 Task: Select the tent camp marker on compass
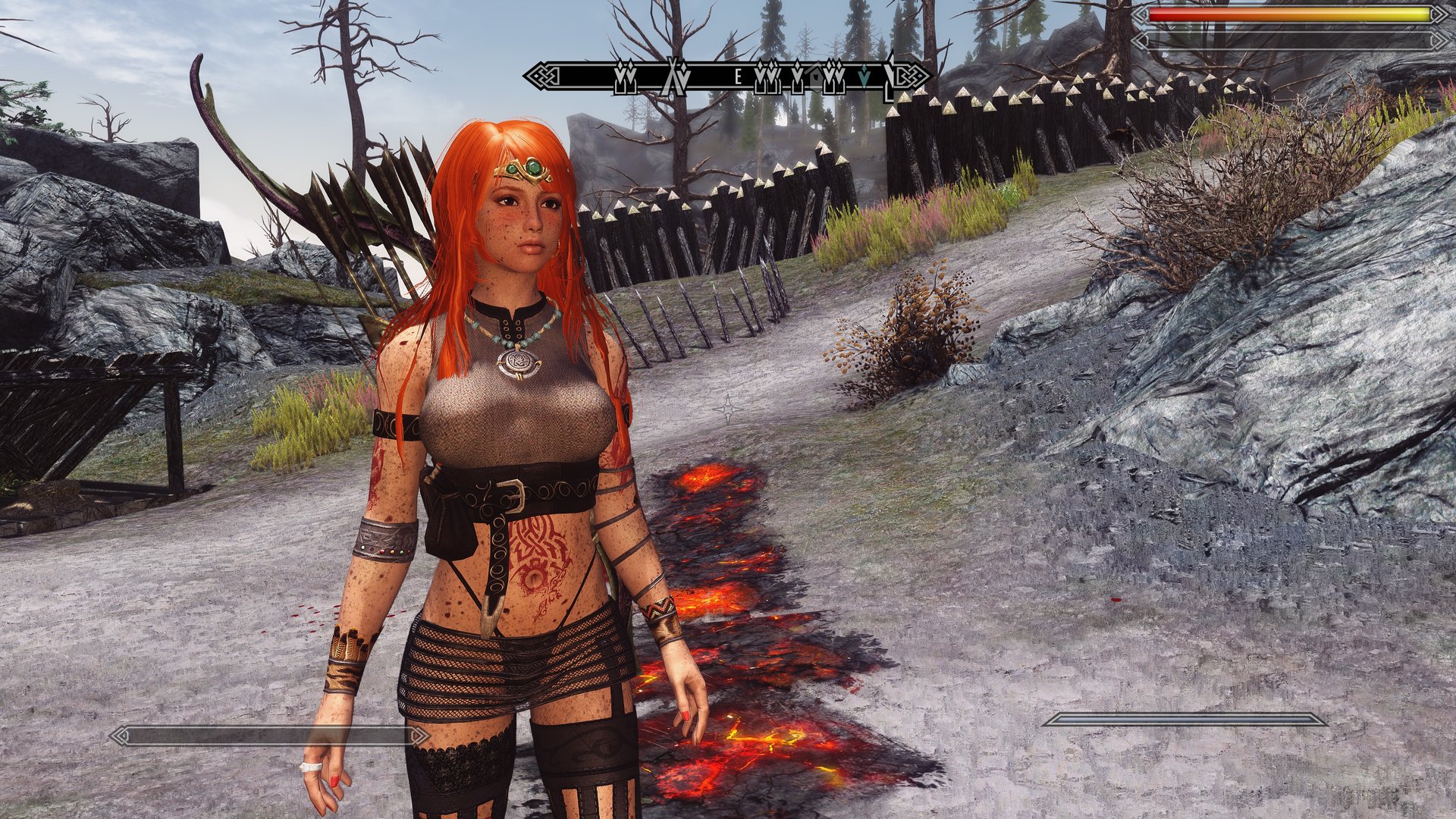pyautogui.click(x=674, y=77)
